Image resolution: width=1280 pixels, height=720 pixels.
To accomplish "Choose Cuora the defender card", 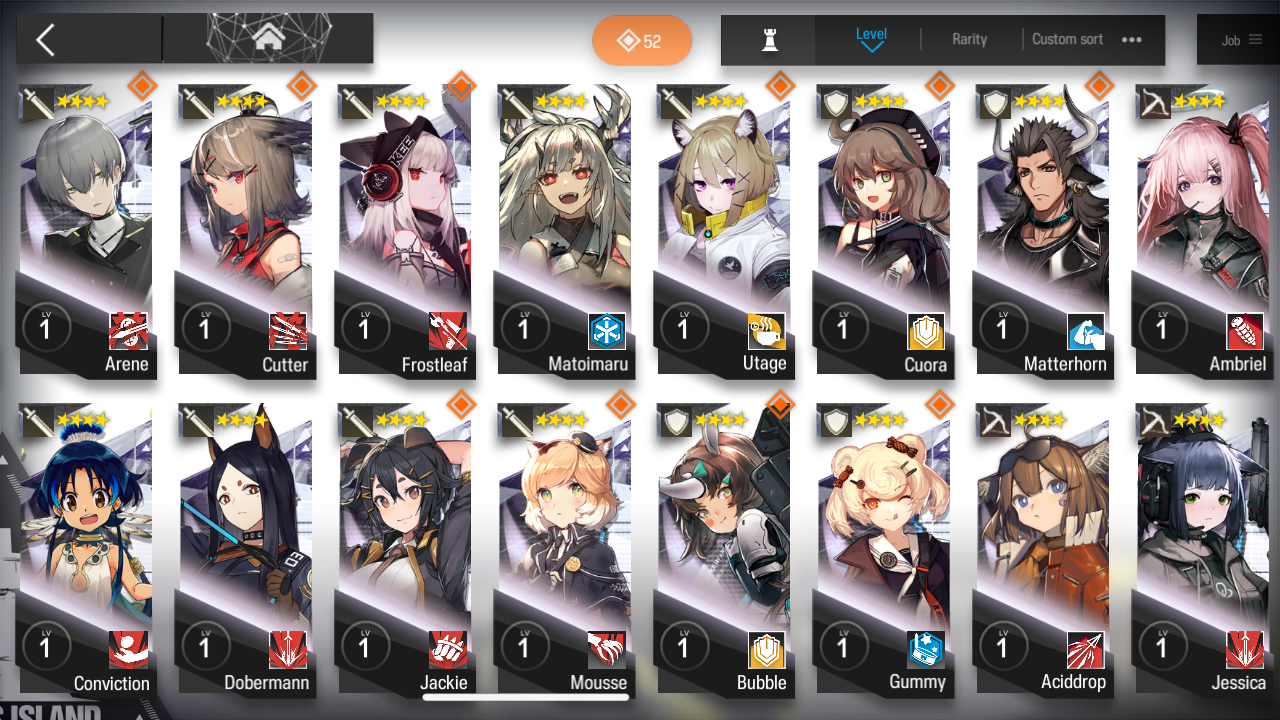I will point(884,230).
